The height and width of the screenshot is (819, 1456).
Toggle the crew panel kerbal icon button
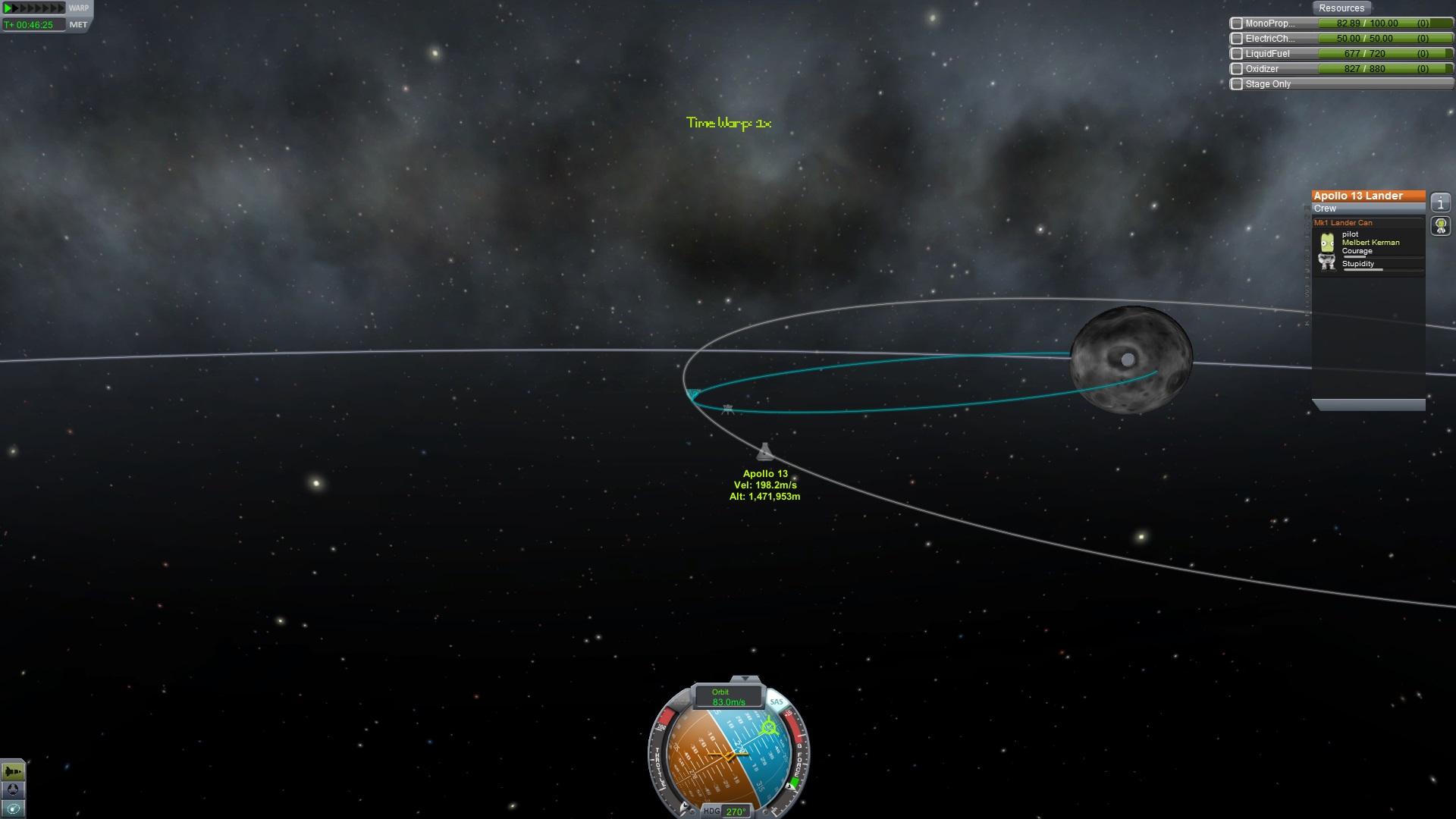tap(1441, 226)
